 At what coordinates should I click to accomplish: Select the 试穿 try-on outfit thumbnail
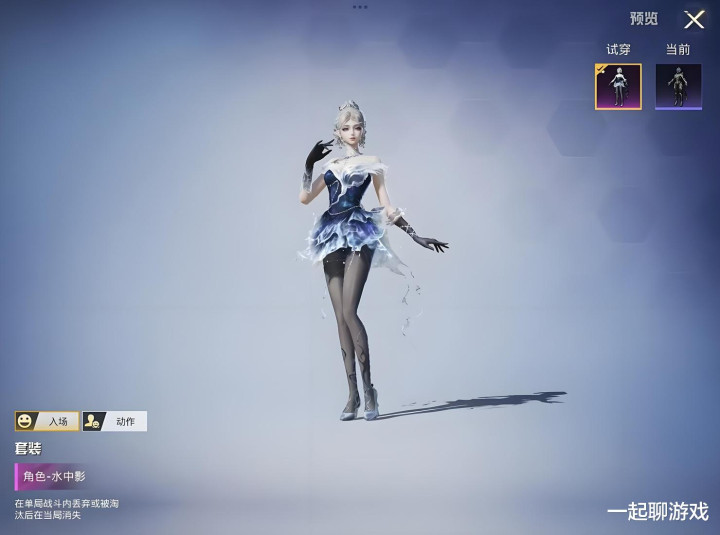[618, 86]
